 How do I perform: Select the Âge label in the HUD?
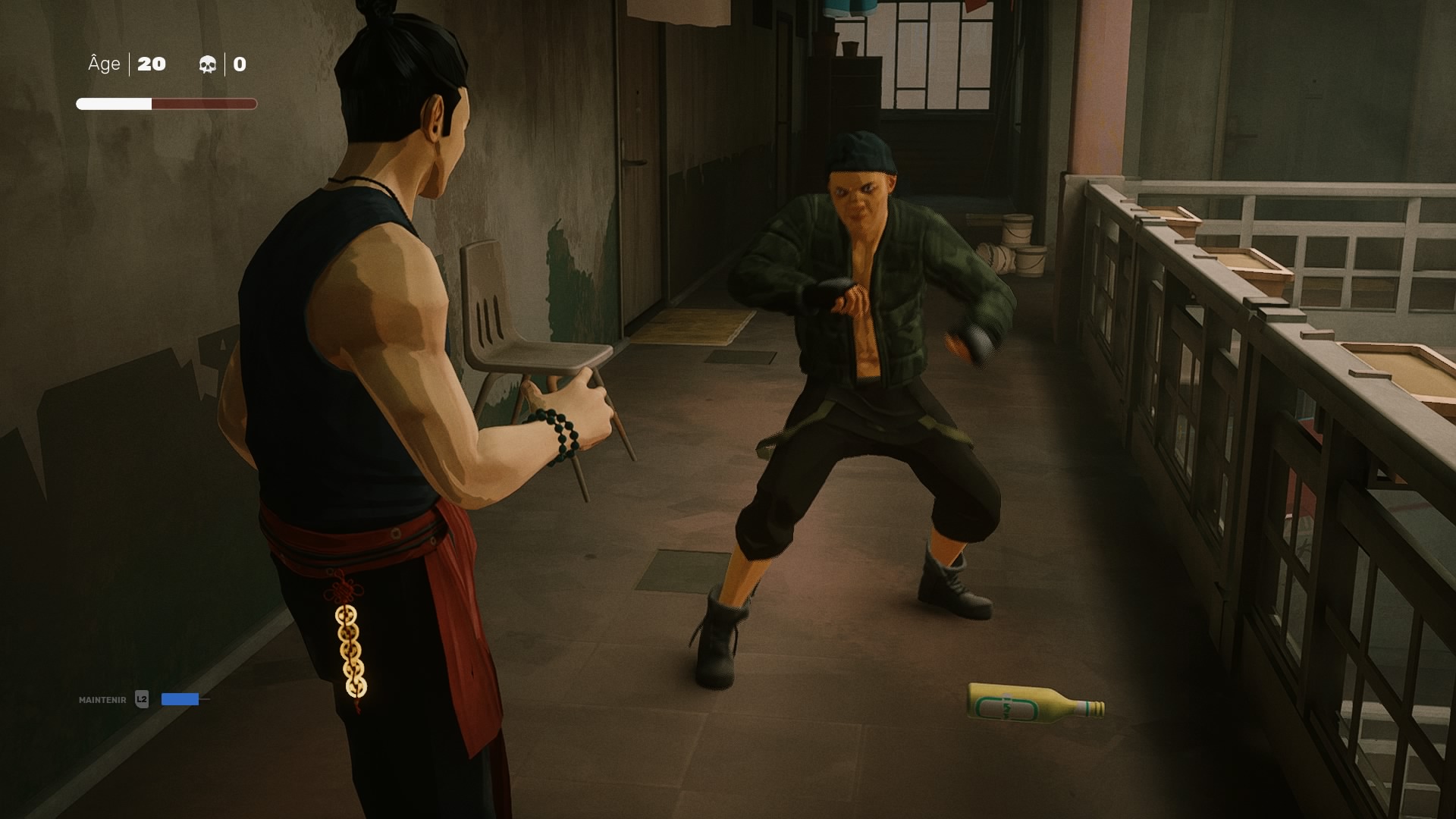point(104,64)
